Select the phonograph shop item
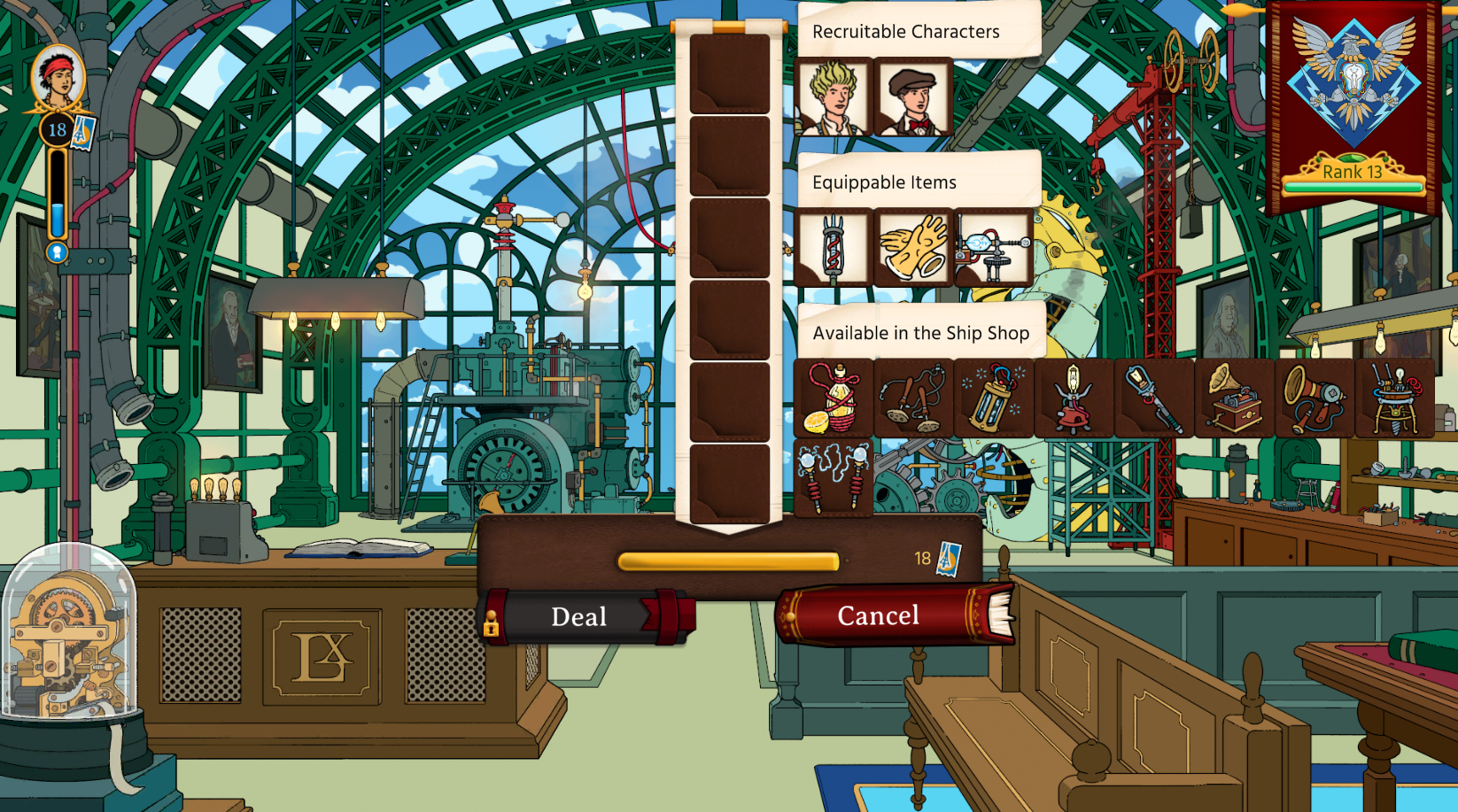Screen dimensions: 1458x812 click(x=1235, y=398)
